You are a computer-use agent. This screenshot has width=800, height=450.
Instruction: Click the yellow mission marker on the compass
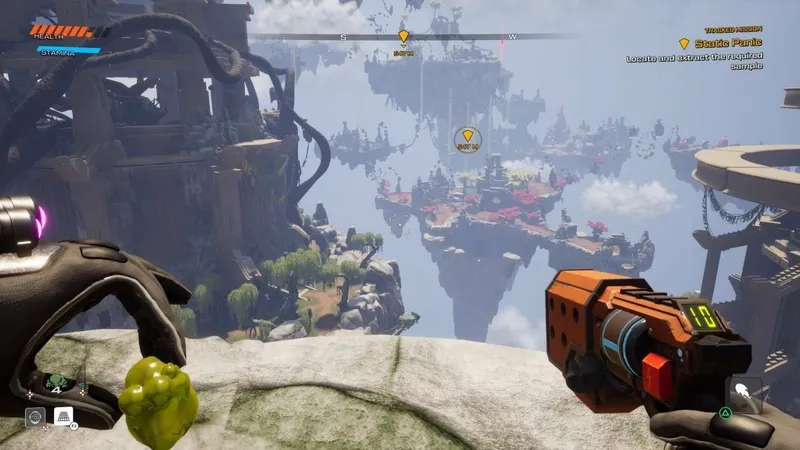click(403, 37)
